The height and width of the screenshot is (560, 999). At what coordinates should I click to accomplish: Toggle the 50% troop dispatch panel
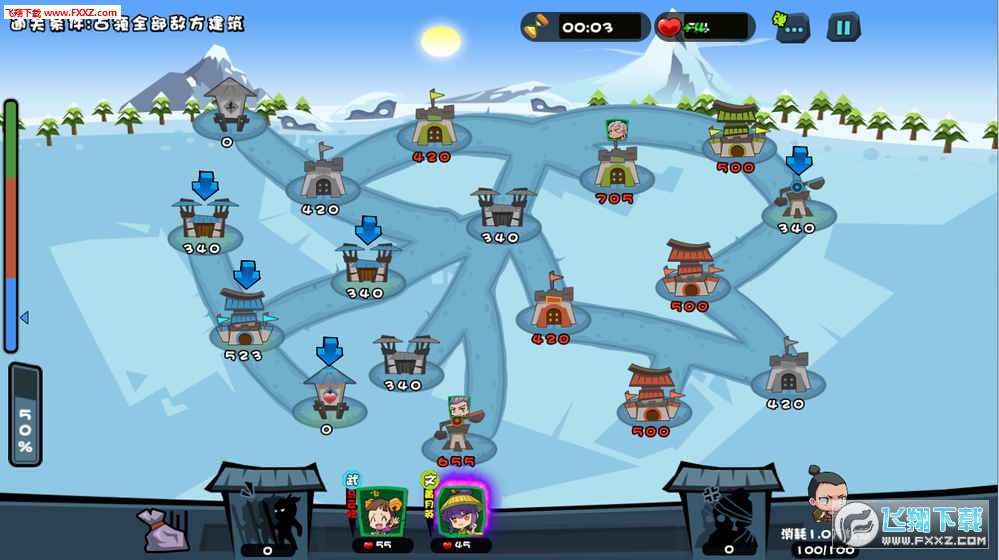pyautogui.click(x=25, y=415)
